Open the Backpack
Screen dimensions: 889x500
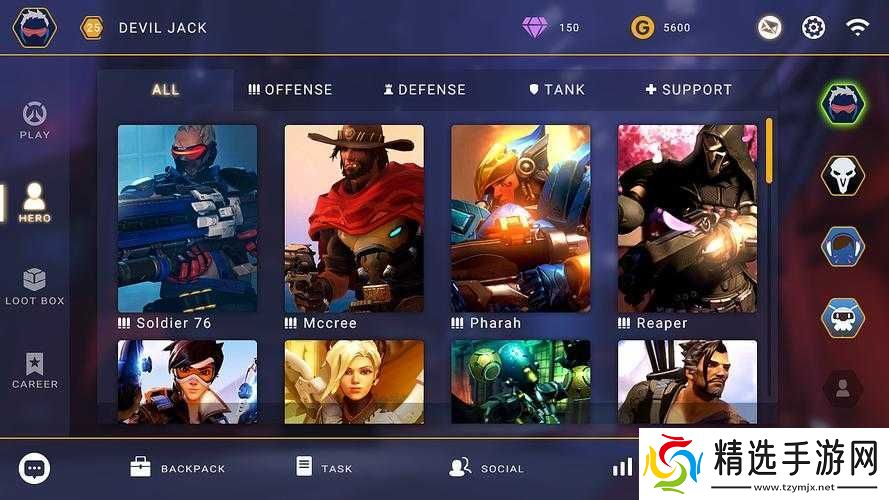coord(178,467)
